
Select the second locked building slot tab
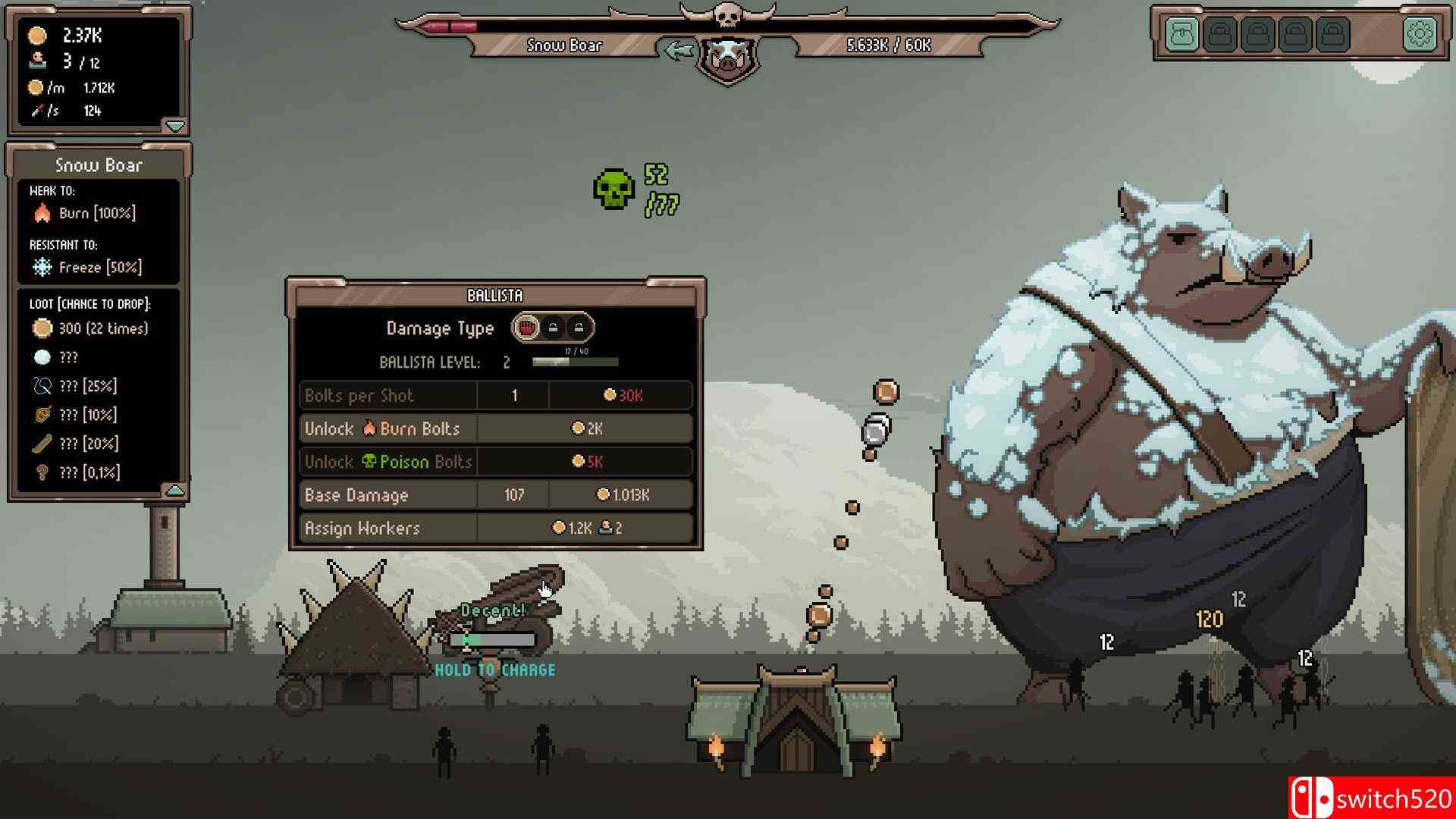tap(1257, 34)
